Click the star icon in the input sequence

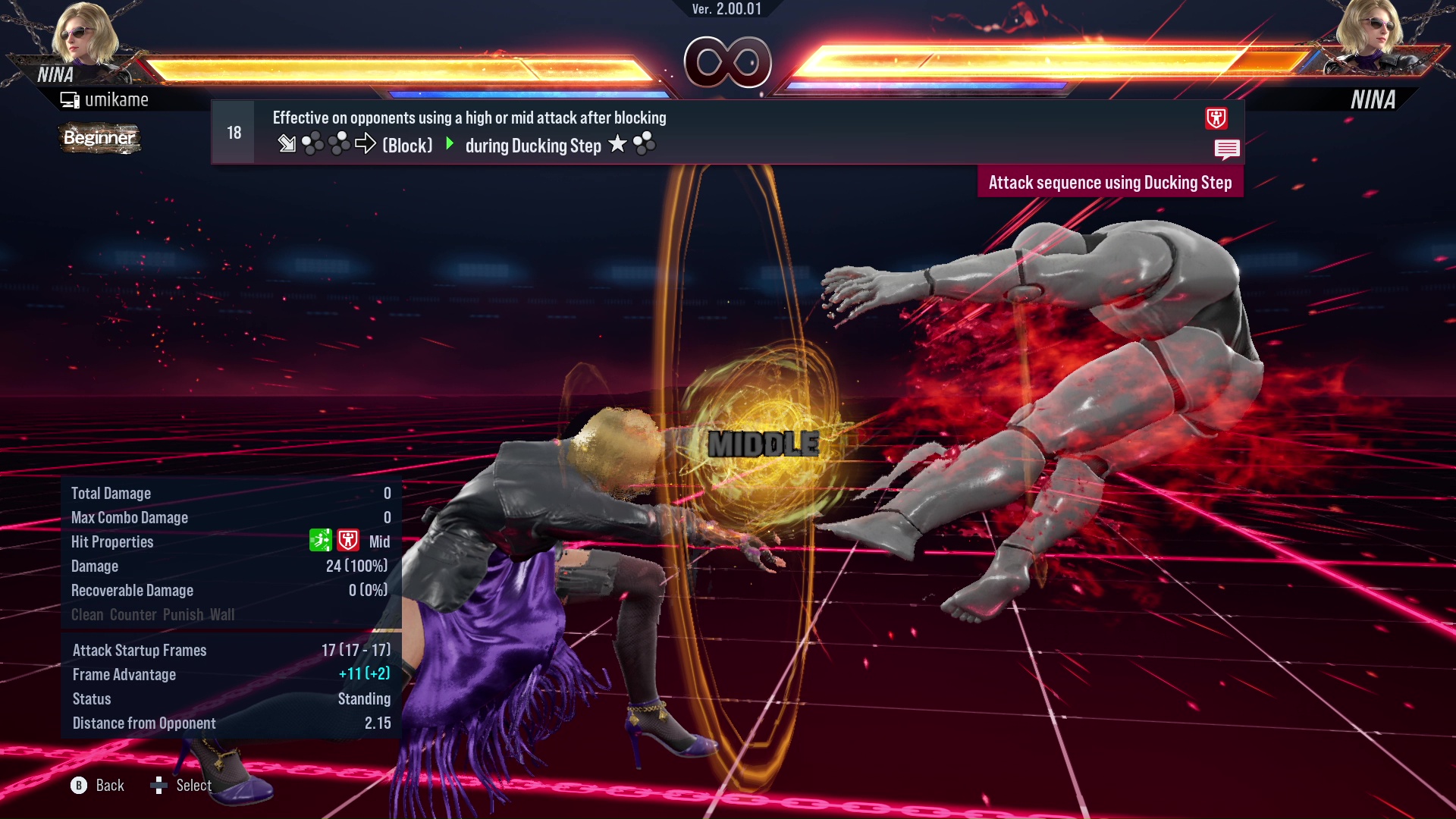coord(619,144)
